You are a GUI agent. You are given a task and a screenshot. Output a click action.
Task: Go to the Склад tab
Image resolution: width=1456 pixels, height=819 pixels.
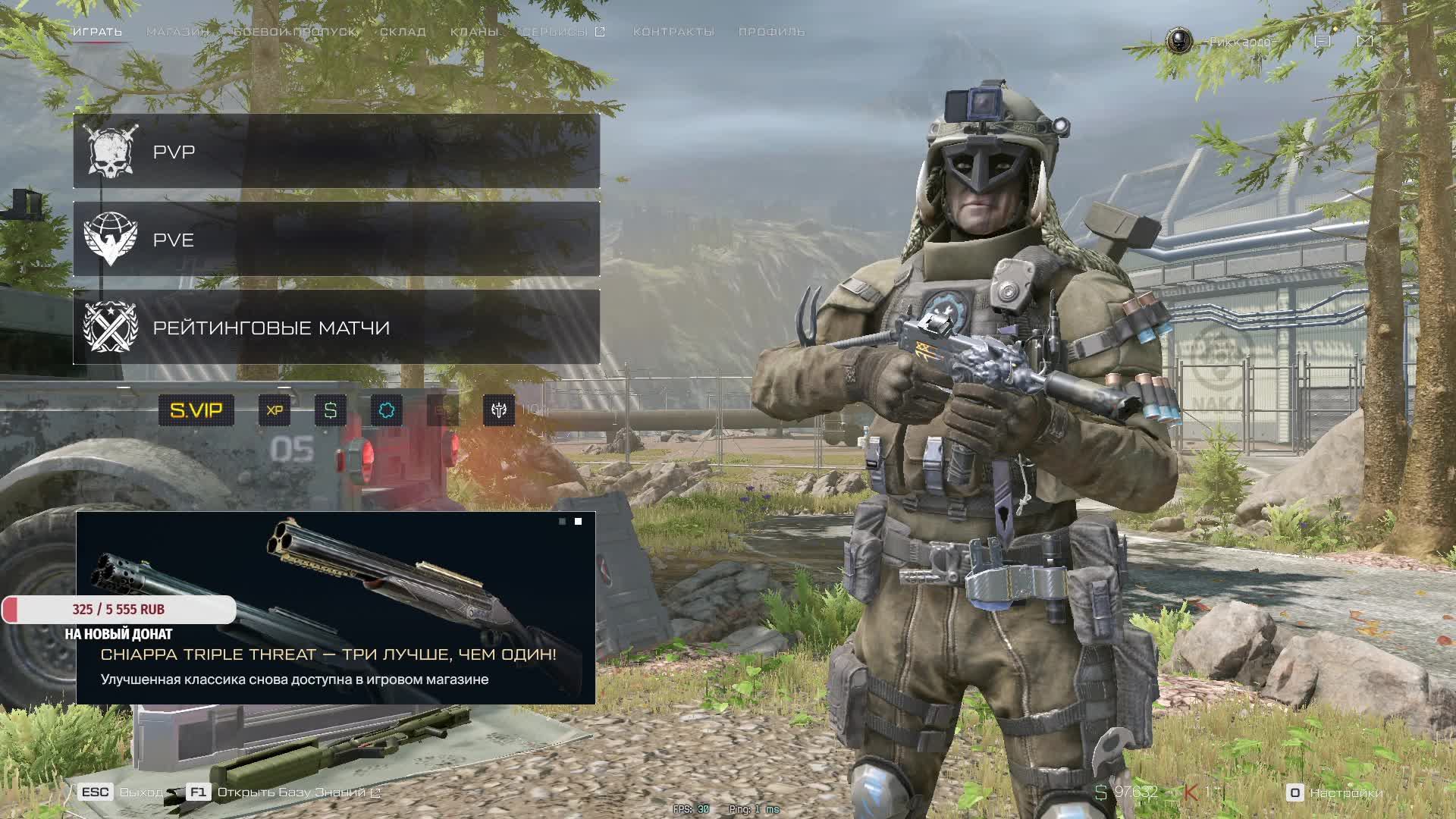pyautogui.click(x=403, y=32)
